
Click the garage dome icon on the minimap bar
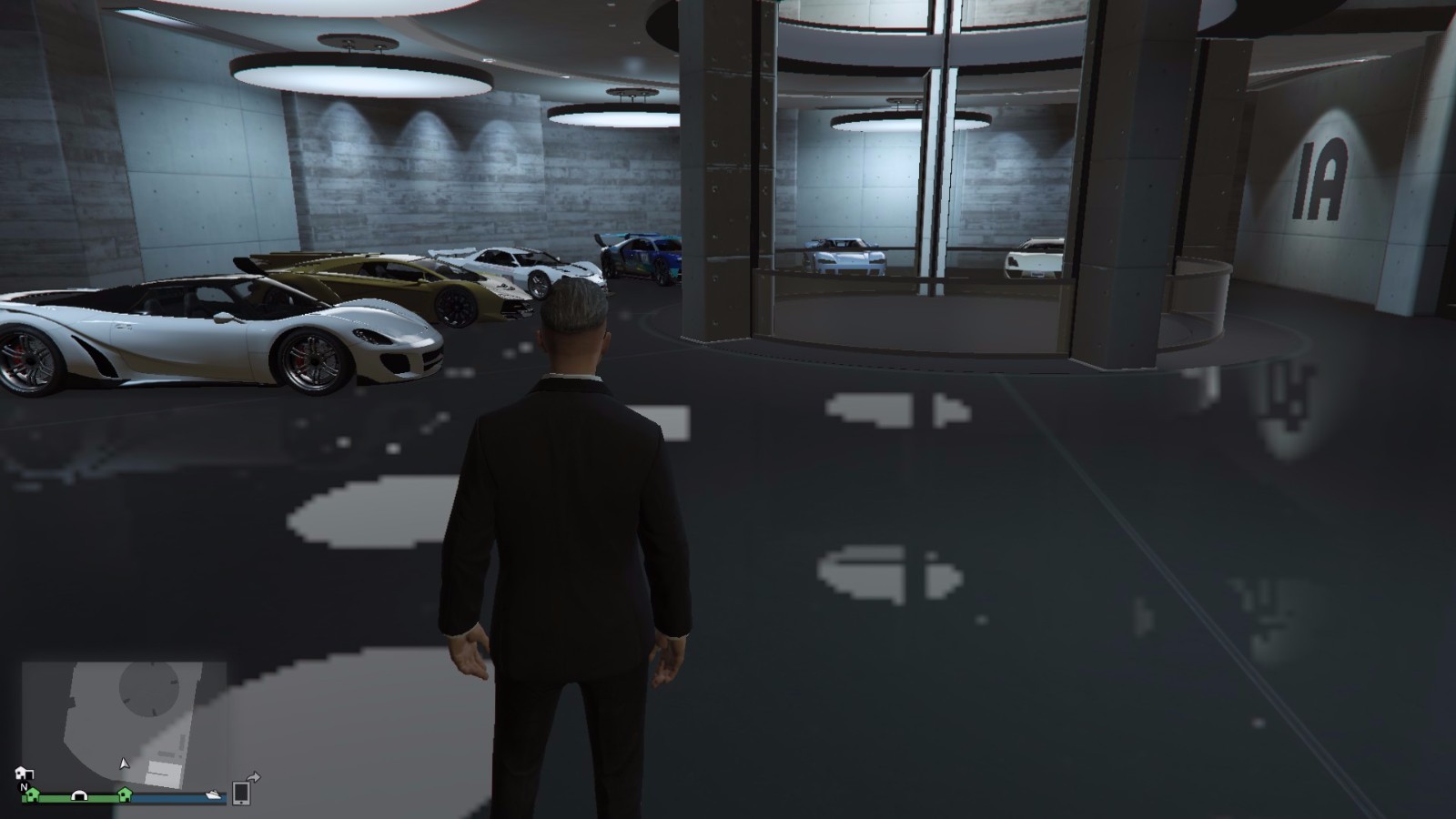tap(79, 796)
